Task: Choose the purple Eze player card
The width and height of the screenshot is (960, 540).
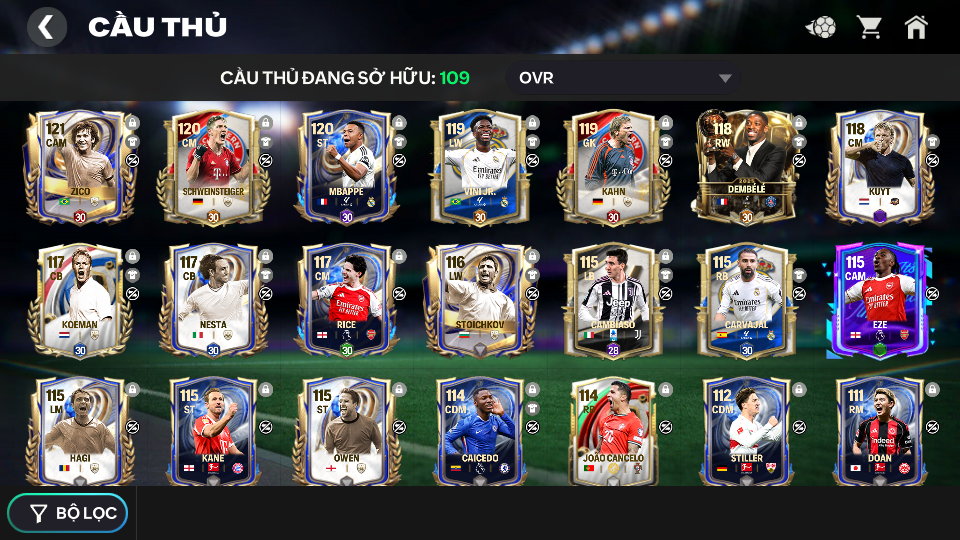Action: coord(879,300)
